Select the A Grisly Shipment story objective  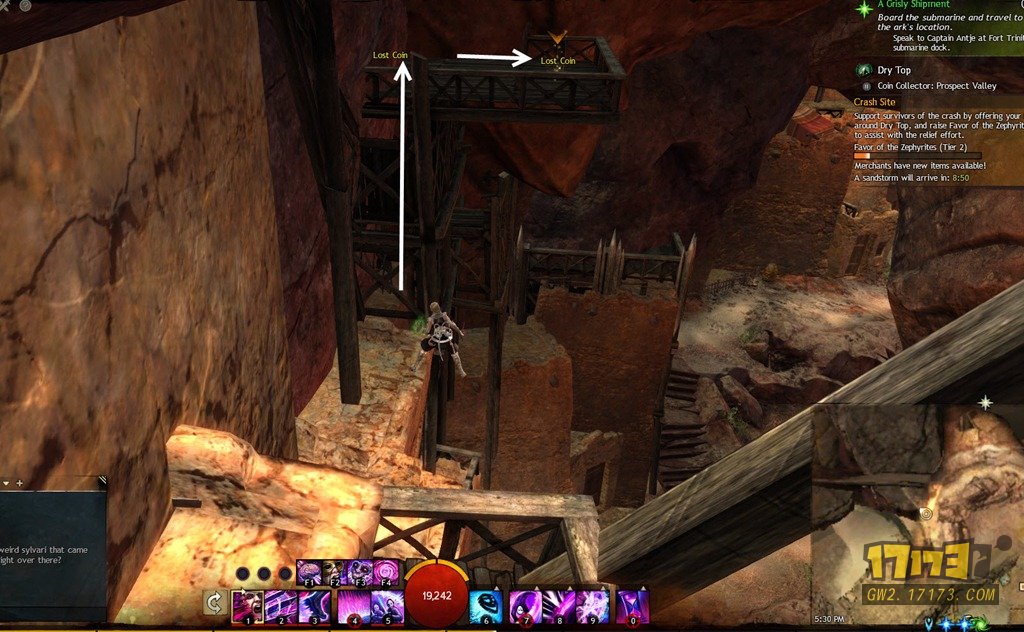[x=913, y=5]
